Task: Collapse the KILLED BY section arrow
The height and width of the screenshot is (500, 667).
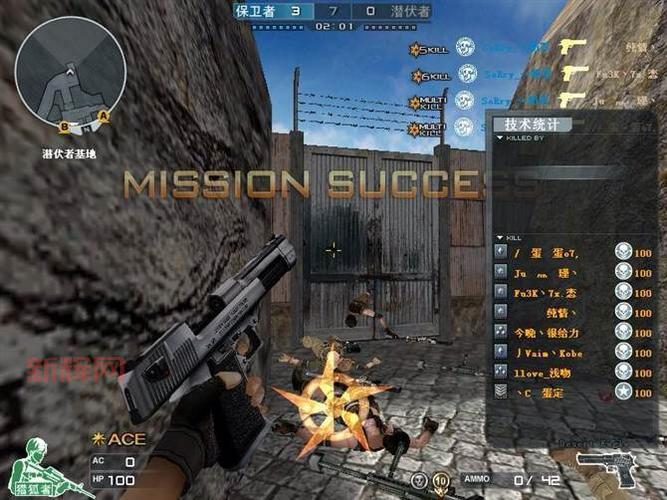Action: pos(500,139)
